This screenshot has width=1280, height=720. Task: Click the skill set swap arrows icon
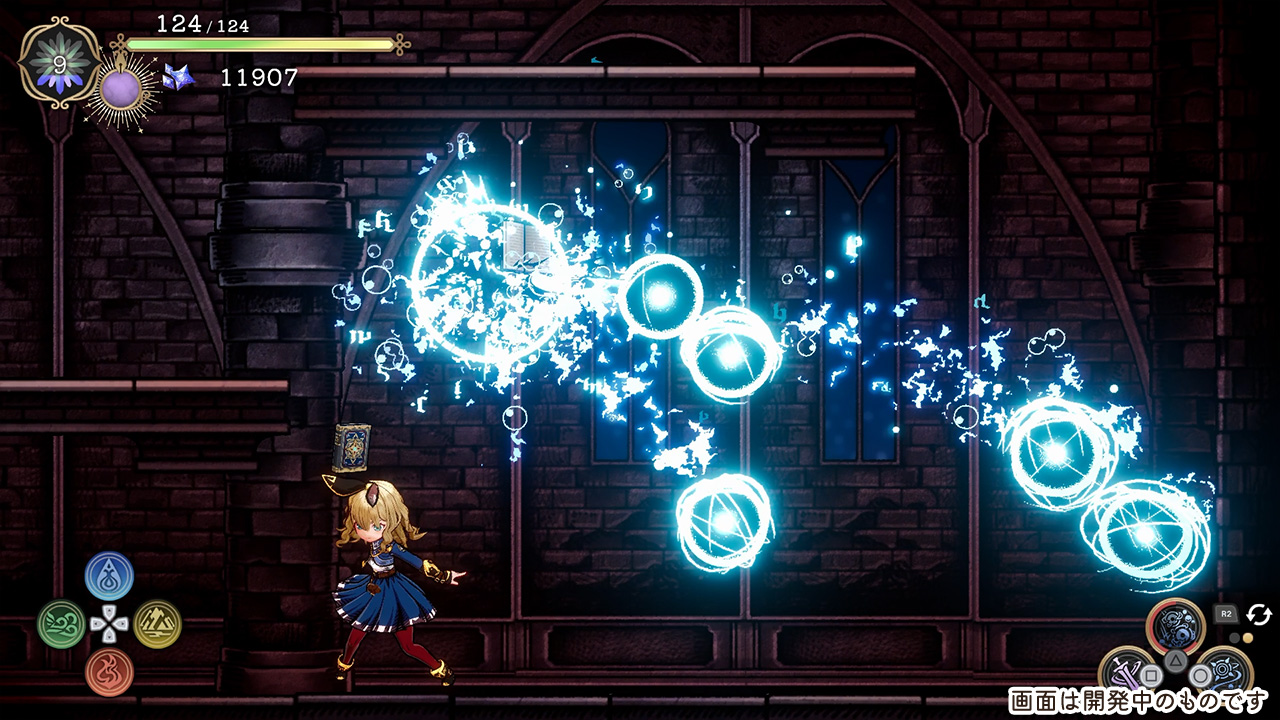pyautogui.click(x=1258, y=614)
